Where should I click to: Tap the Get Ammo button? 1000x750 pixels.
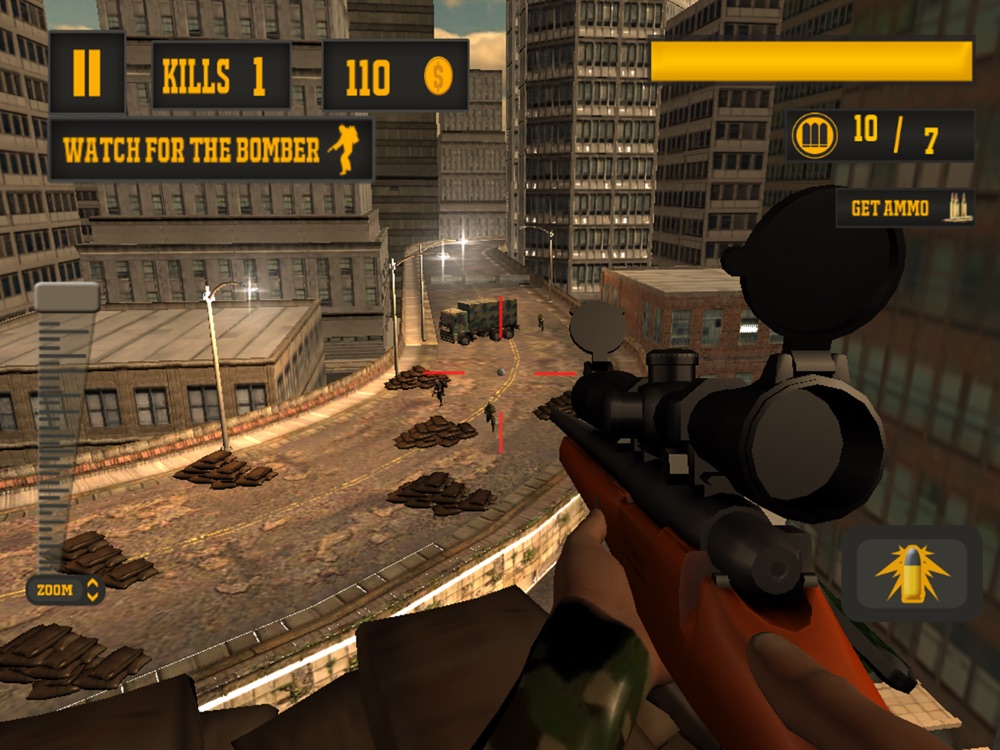pyautogui.click(x=905, y=208)
